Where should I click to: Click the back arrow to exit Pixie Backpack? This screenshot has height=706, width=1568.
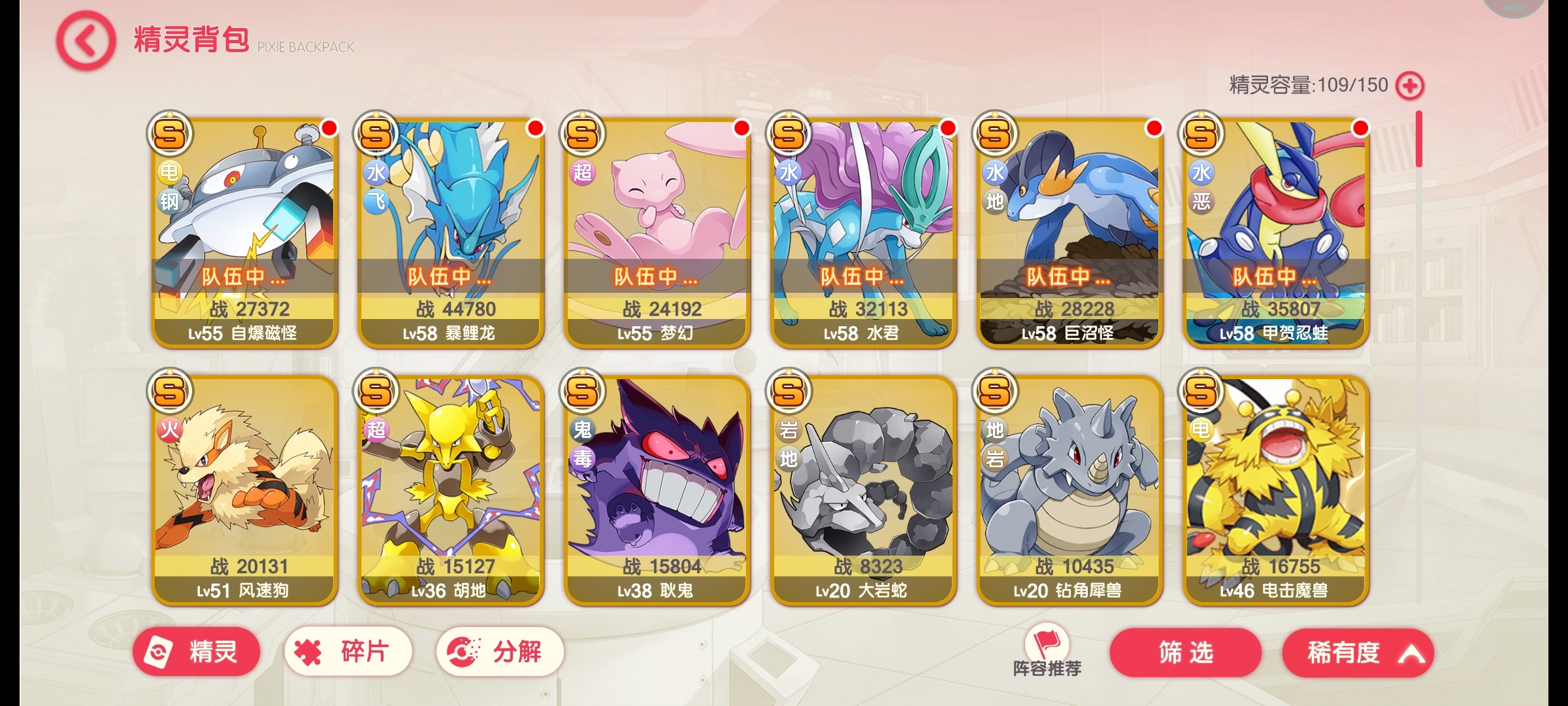[84, 41]
